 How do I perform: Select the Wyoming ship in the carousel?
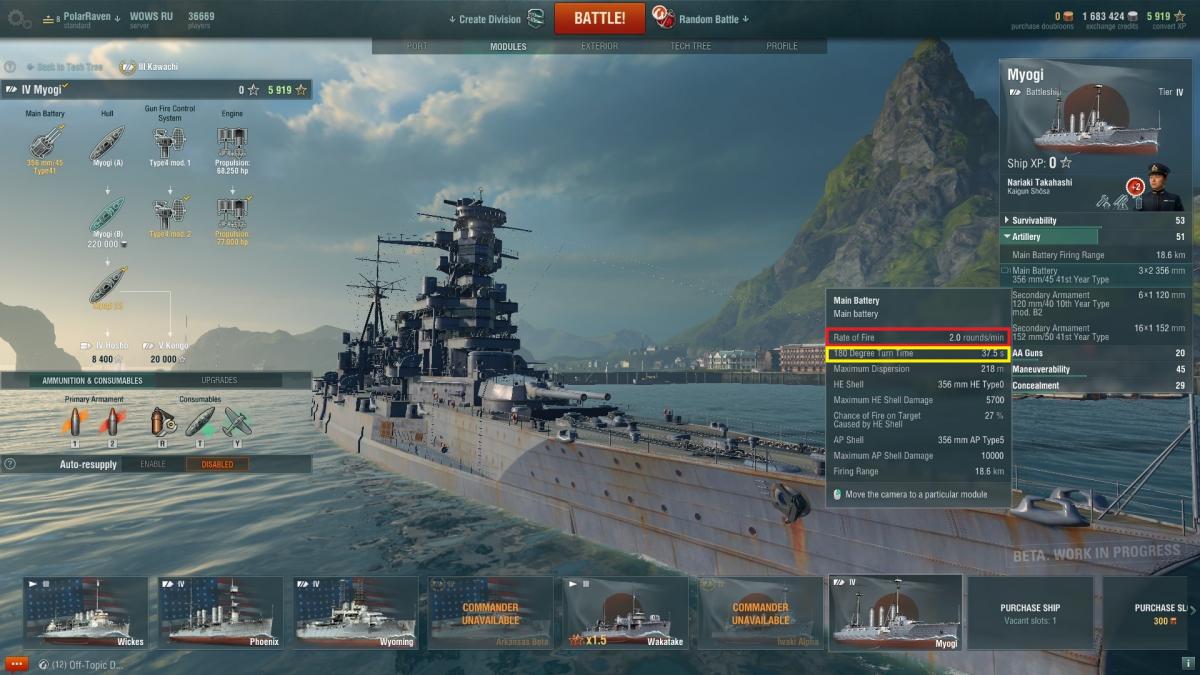(x=355, y=612)
